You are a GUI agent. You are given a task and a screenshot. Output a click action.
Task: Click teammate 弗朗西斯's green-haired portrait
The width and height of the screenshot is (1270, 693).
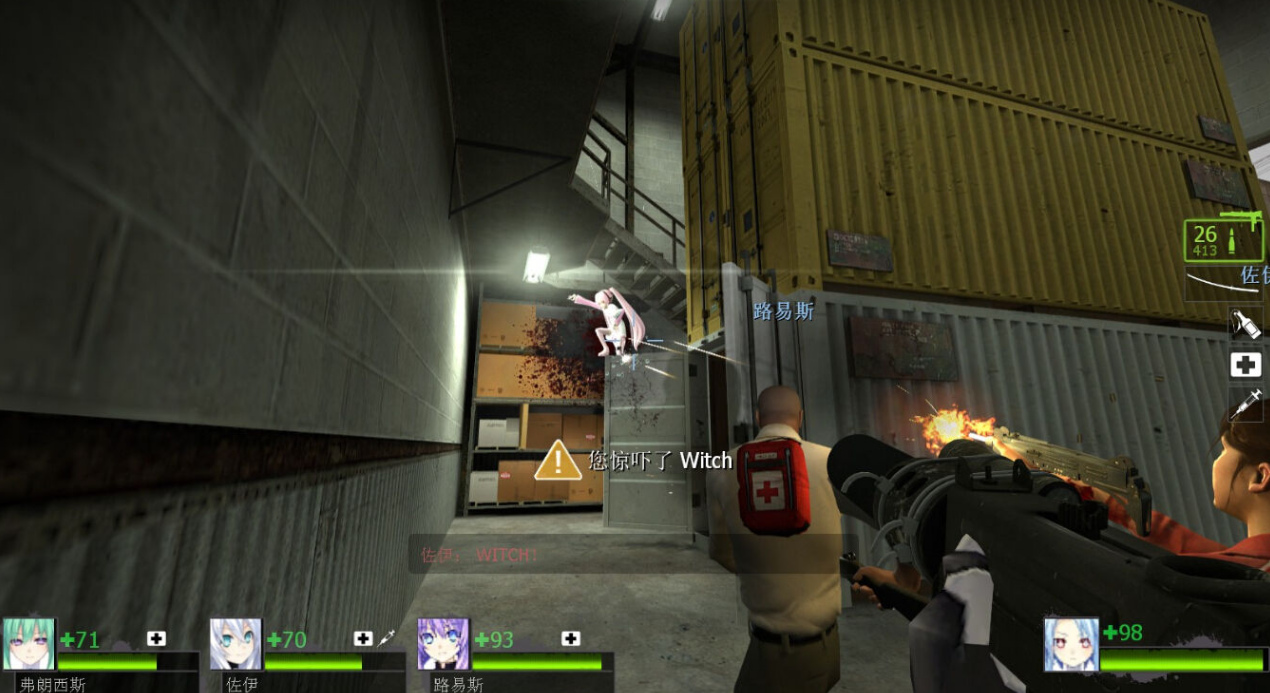tap(28, 643)
